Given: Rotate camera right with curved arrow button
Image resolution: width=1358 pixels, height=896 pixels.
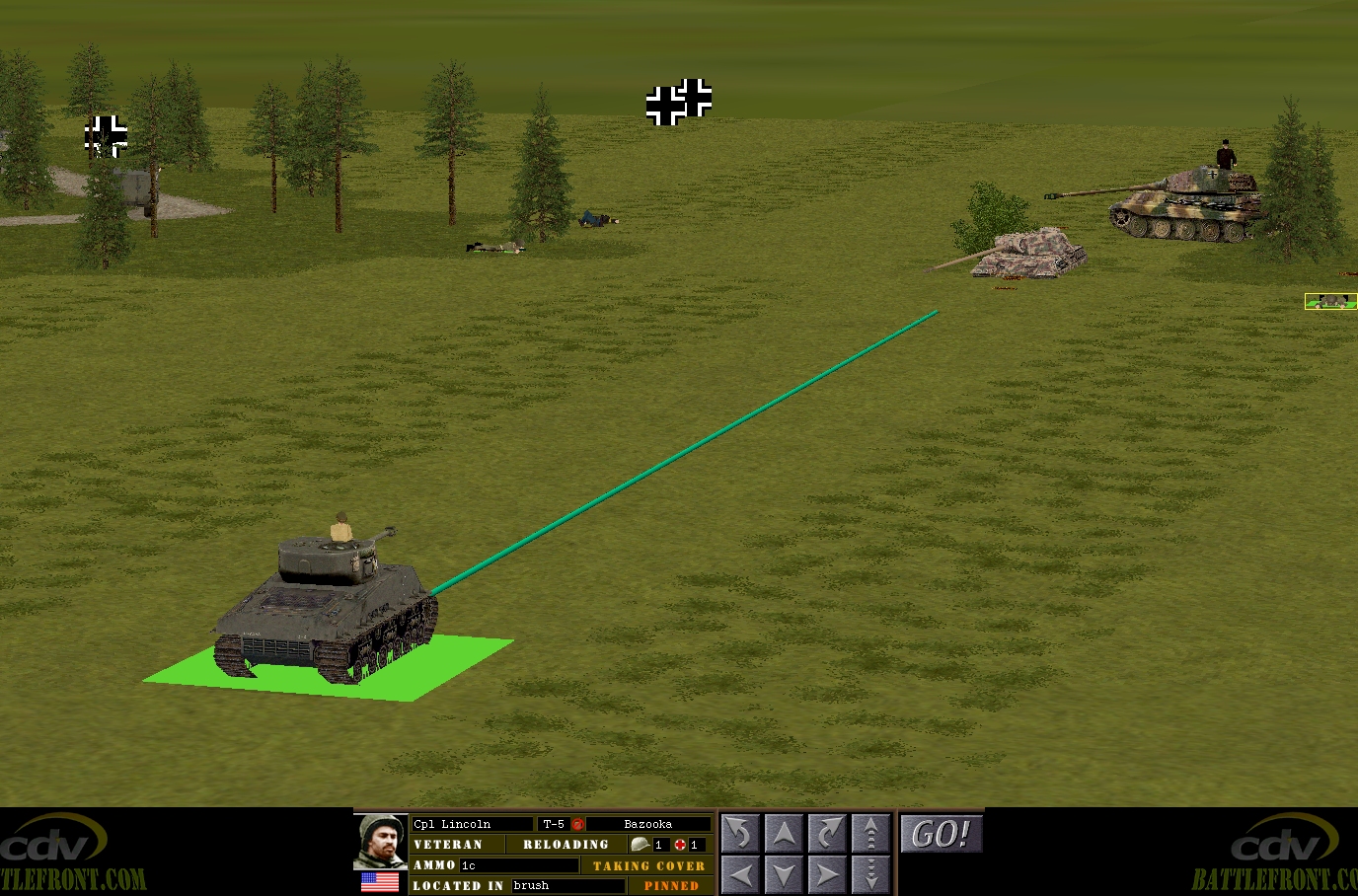Looking at the screenshot, I should [827, 834].
